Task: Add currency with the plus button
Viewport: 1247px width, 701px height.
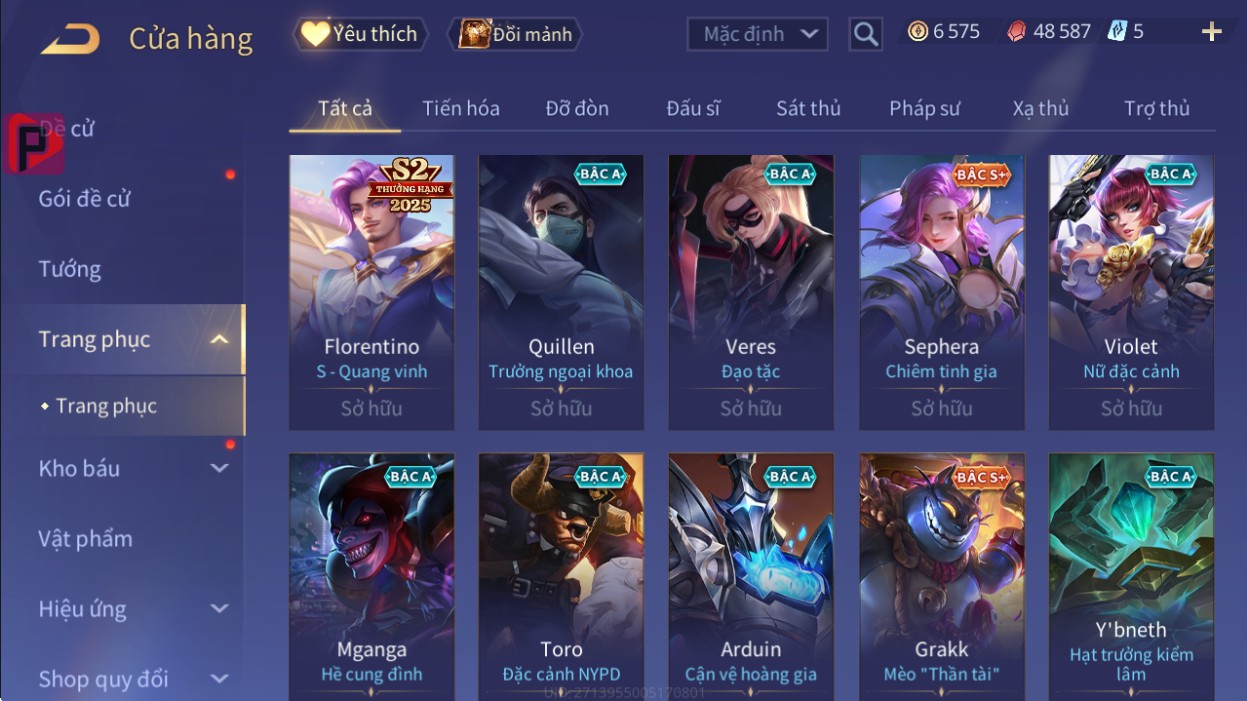Action: (x=1211, y=32)
